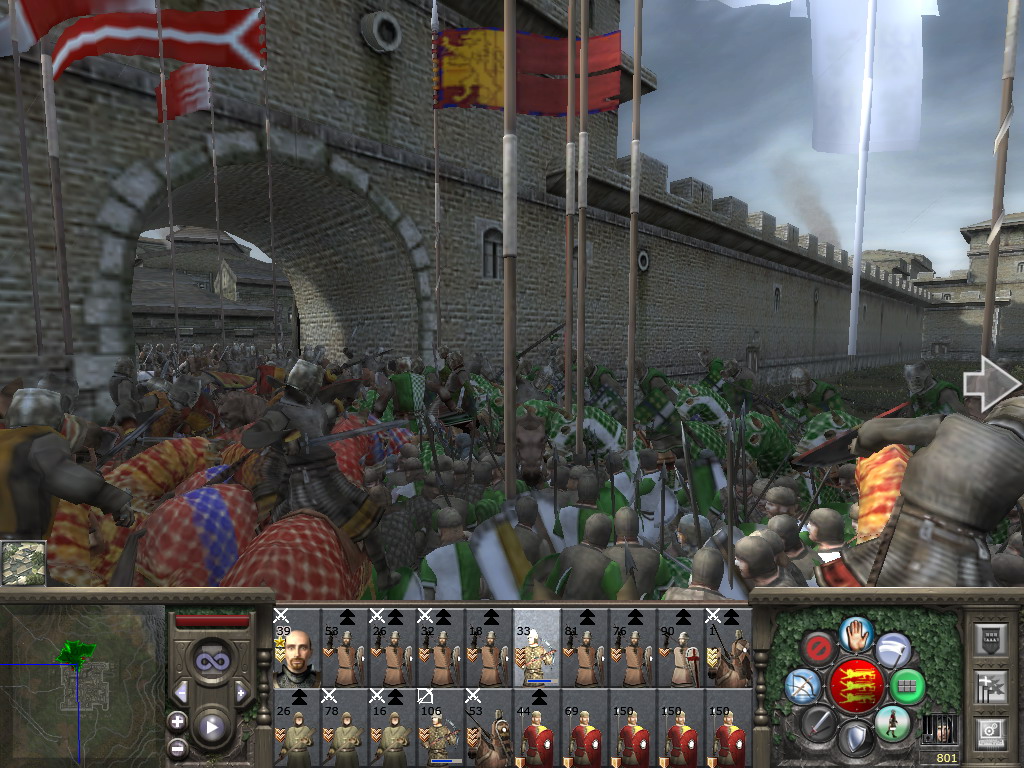Image resolution: width=1024 pixels, height=768 pixels.
Task: Zoom out the minimap with the minus button
Action: pos(177,747)
